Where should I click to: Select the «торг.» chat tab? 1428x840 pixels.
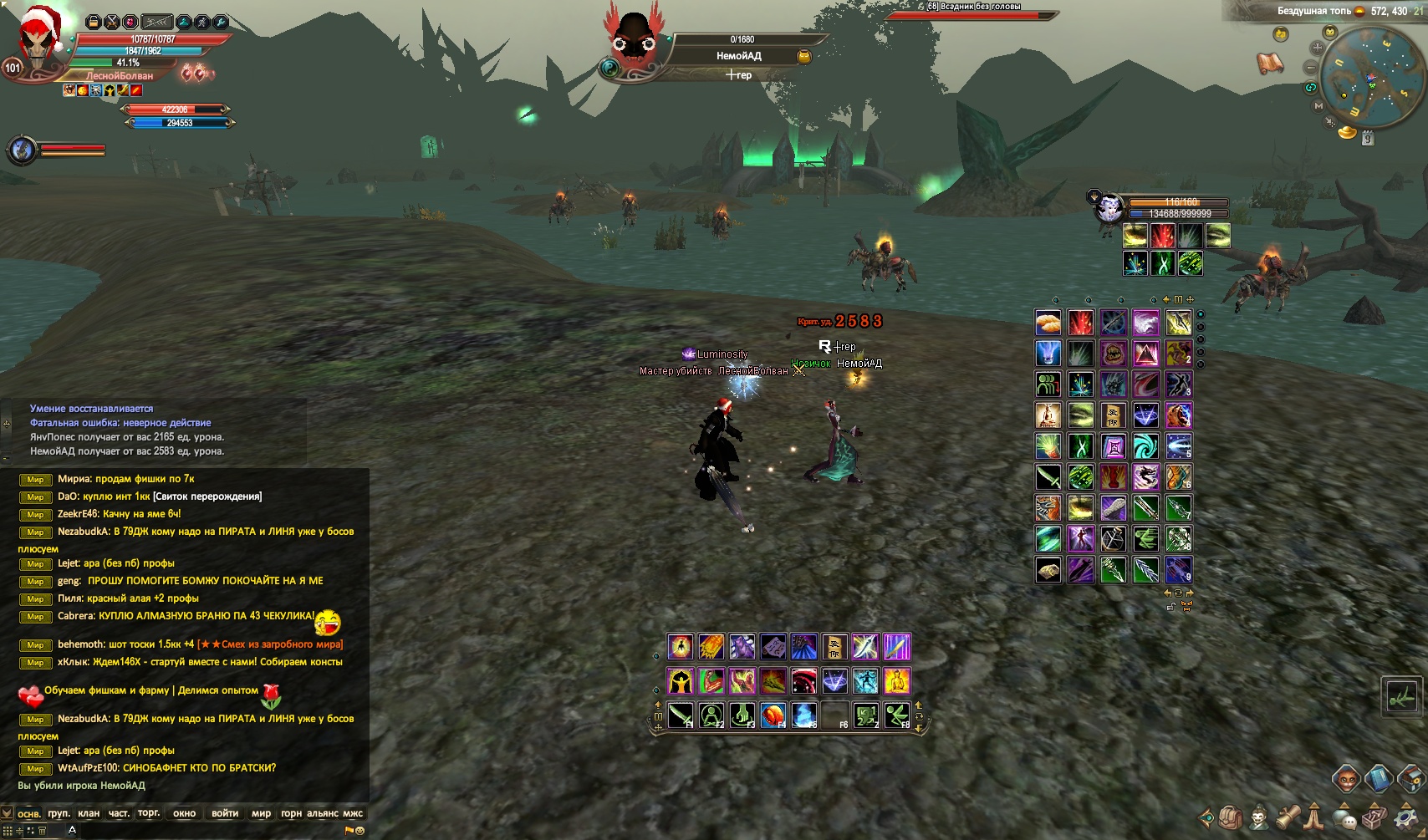149,813
